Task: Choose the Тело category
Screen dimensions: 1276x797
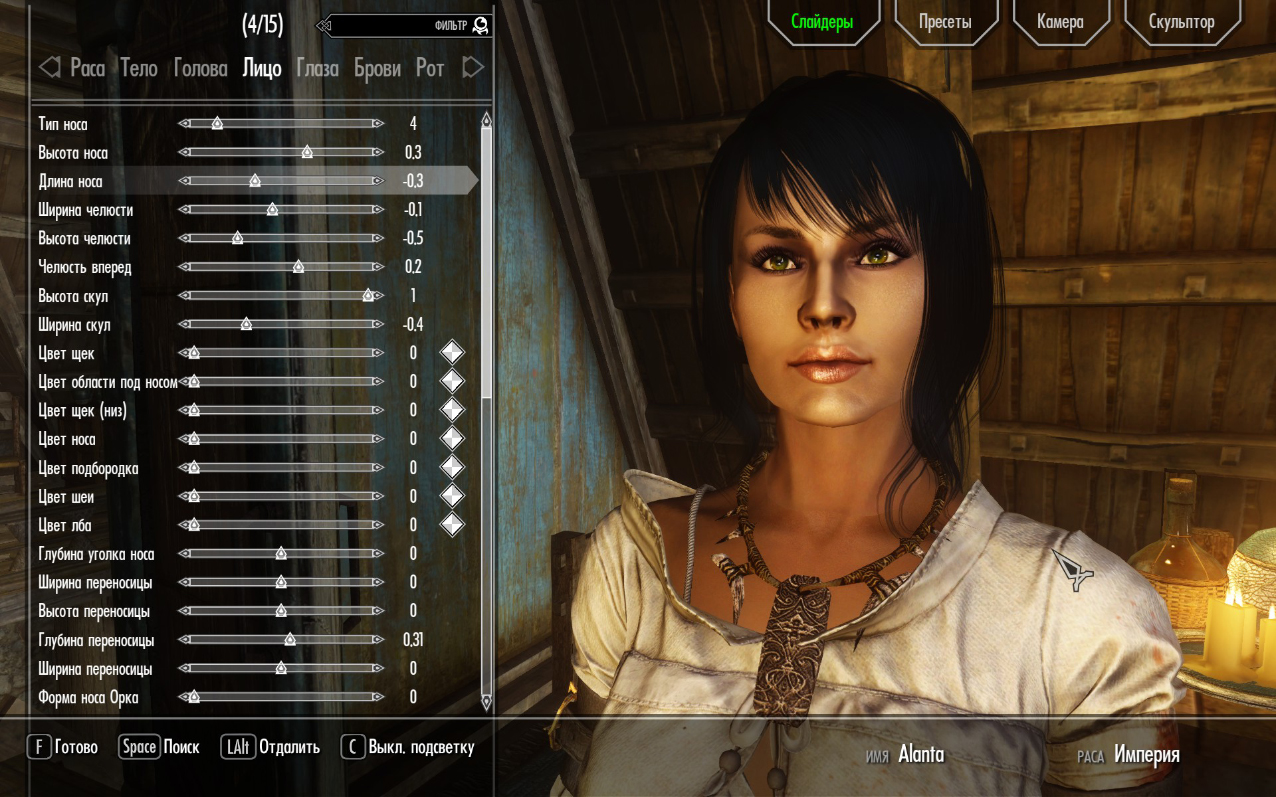Action: (x=139, y=68)
